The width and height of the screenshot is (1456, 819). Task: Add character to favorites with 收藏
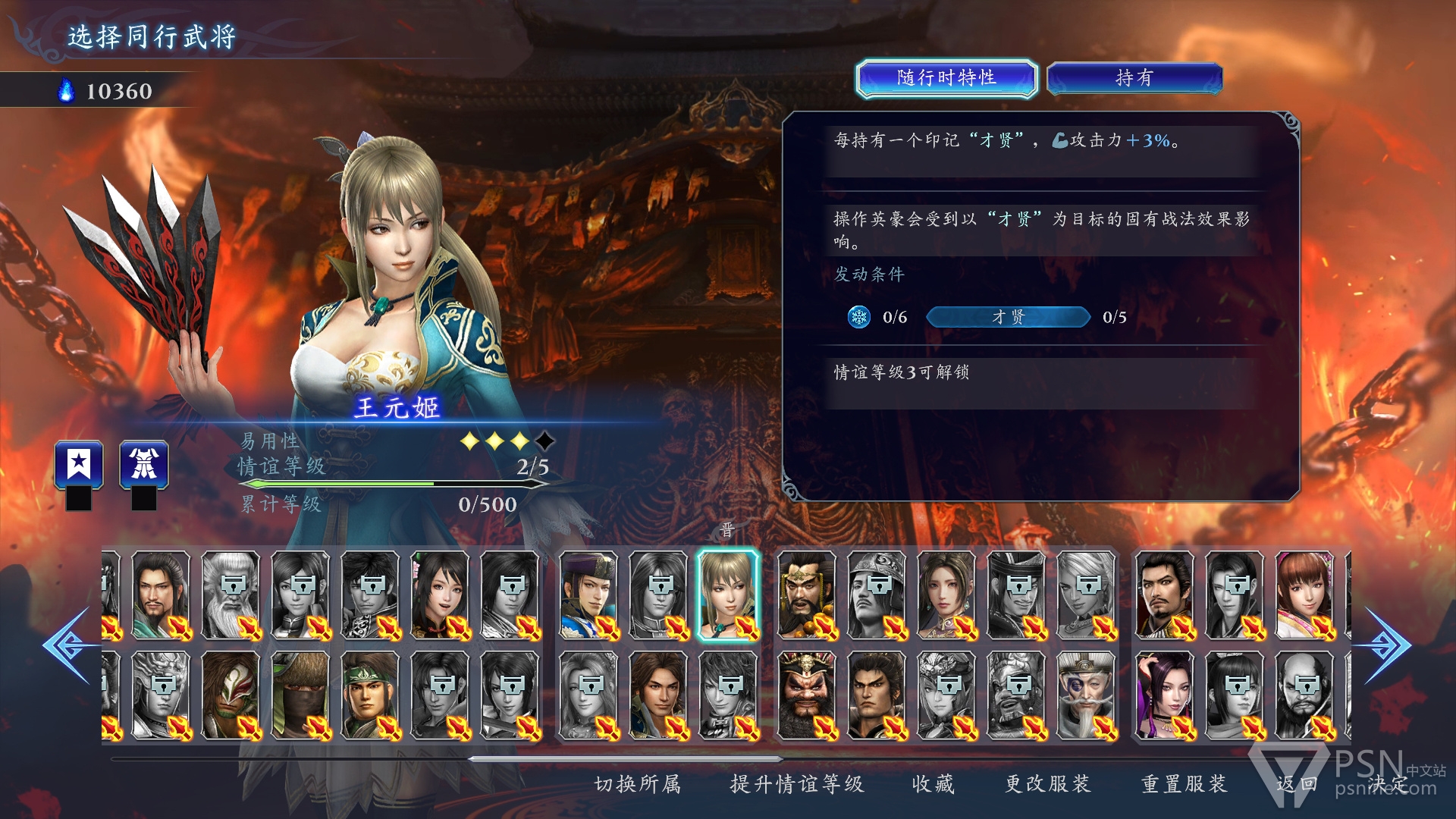[933, 784]
